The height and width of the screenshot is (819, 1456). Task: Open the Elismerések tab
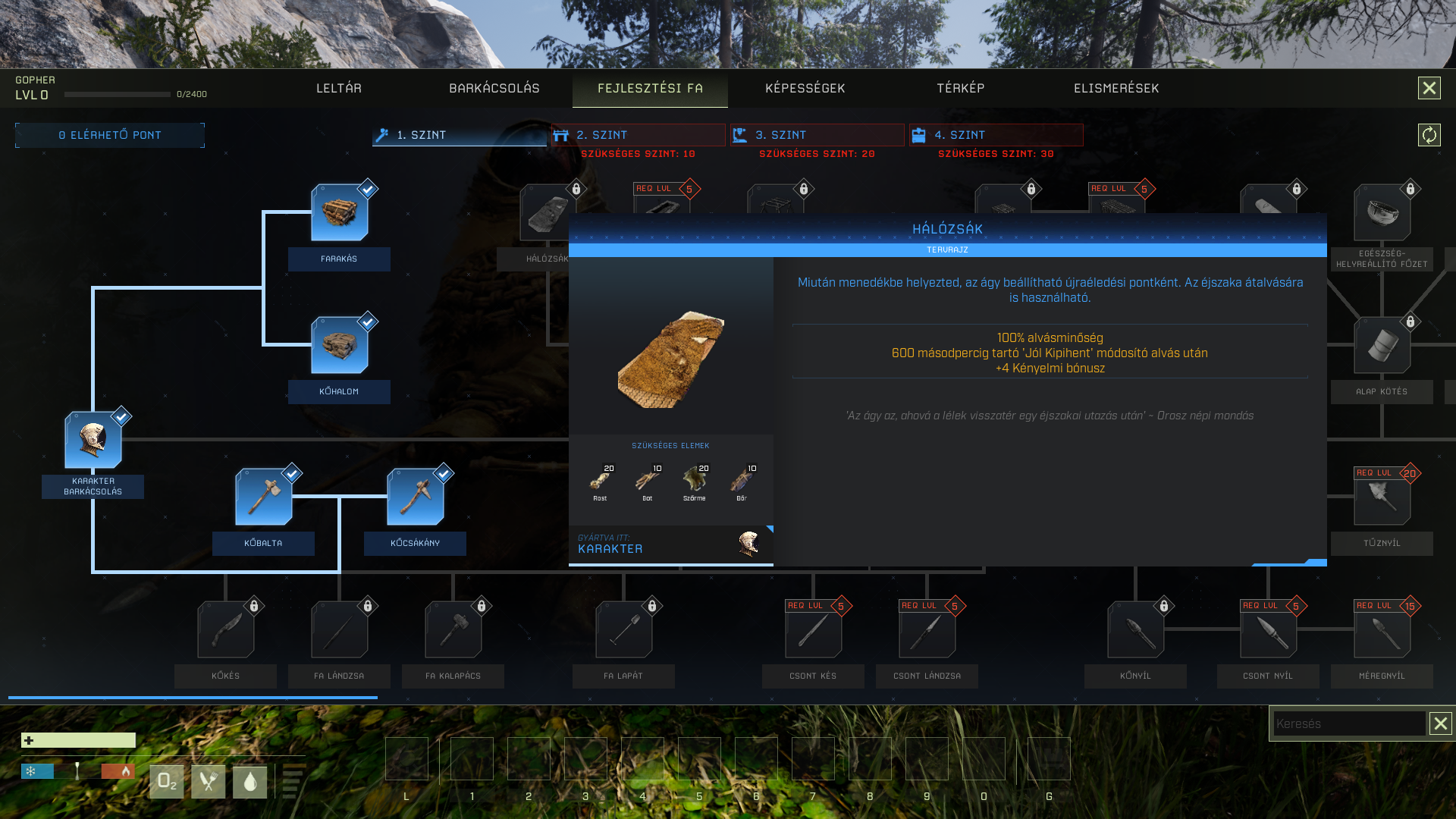coord(1116,89)
